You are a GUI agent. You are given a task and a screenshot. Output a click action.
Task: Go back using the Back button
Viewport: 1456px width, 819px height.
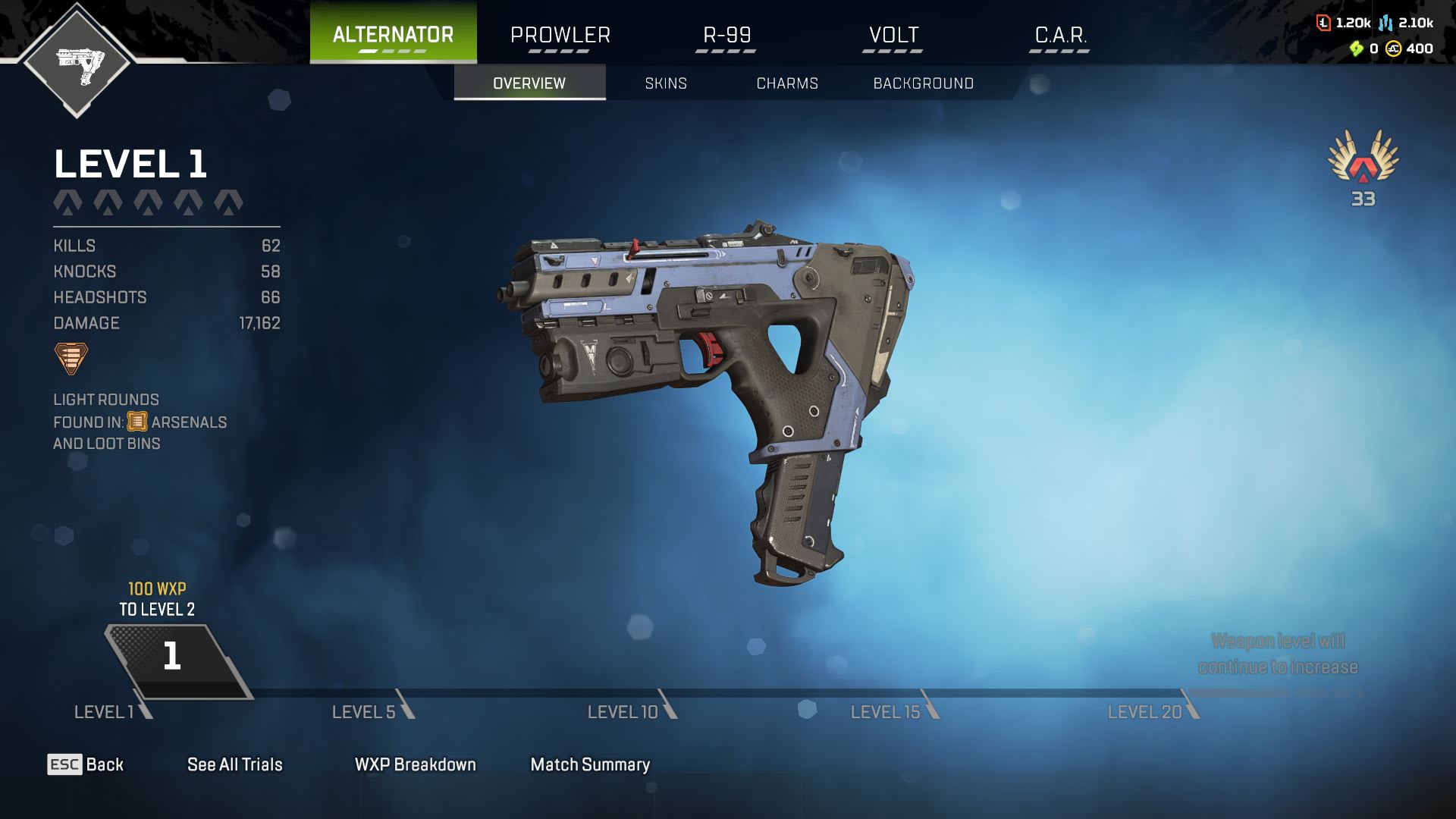(x=86, y=764)
